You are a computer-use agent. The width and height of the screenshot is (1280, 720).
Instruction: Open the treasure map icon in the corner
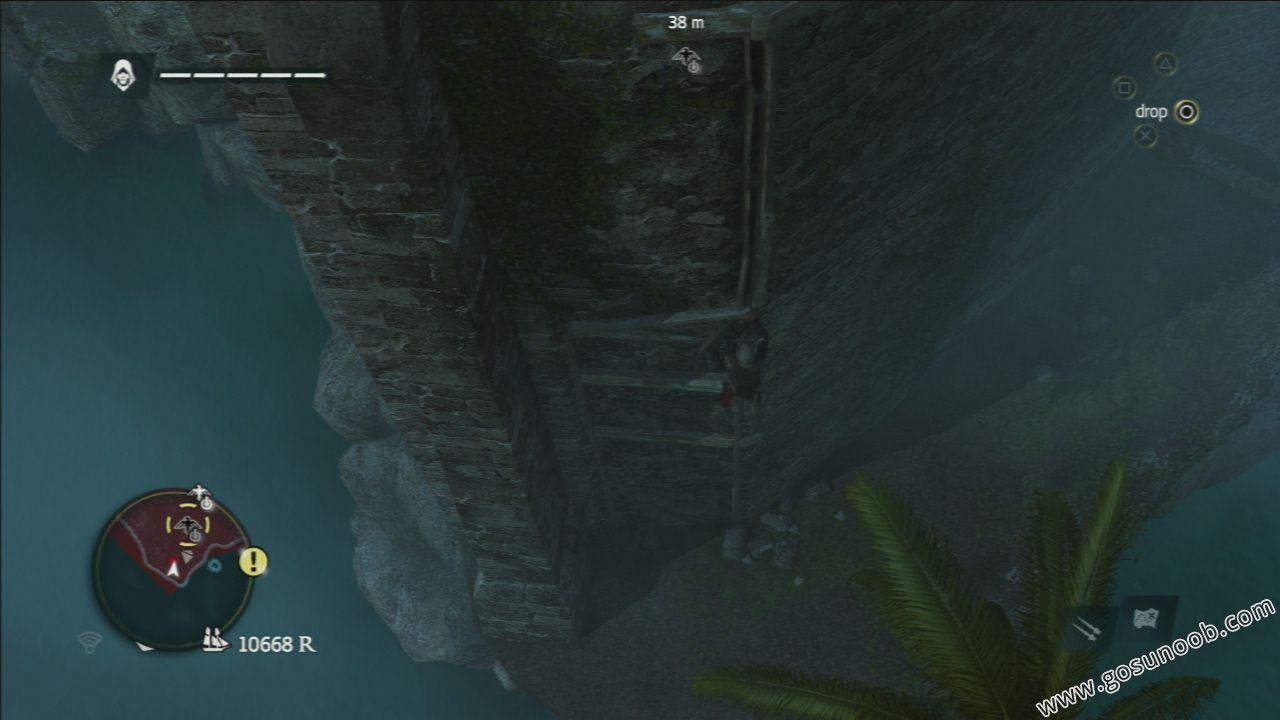1146,617
